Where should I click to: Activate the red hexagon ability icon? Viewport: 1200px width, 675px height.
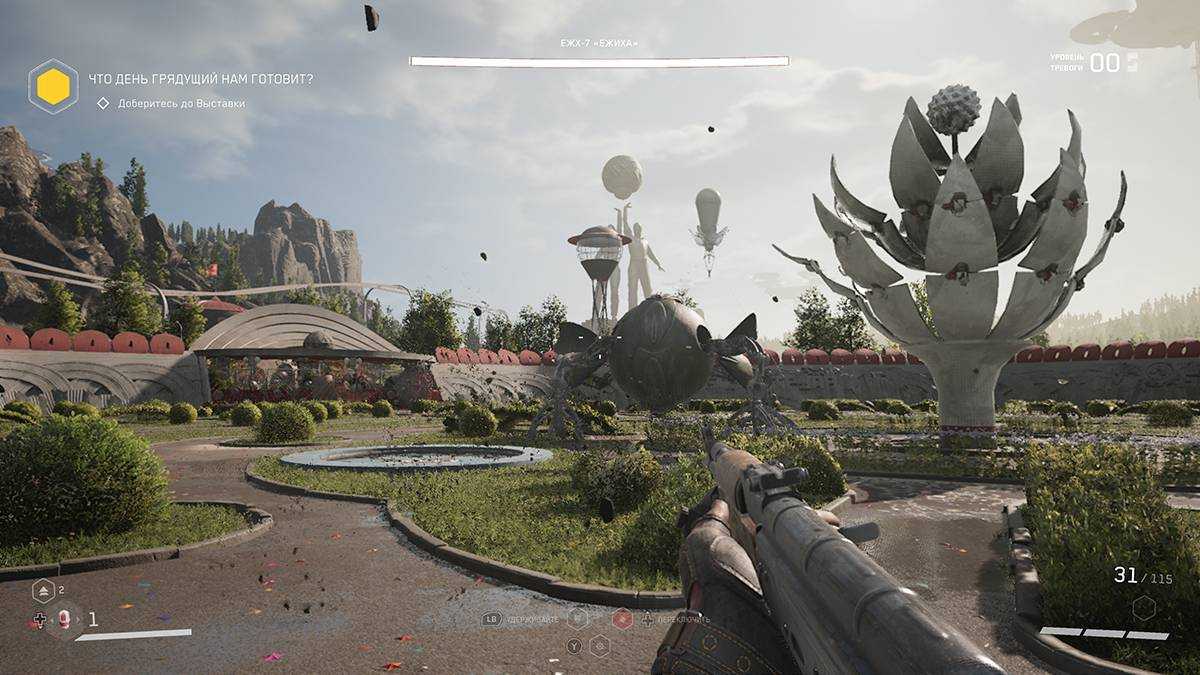tap(622, 619)
